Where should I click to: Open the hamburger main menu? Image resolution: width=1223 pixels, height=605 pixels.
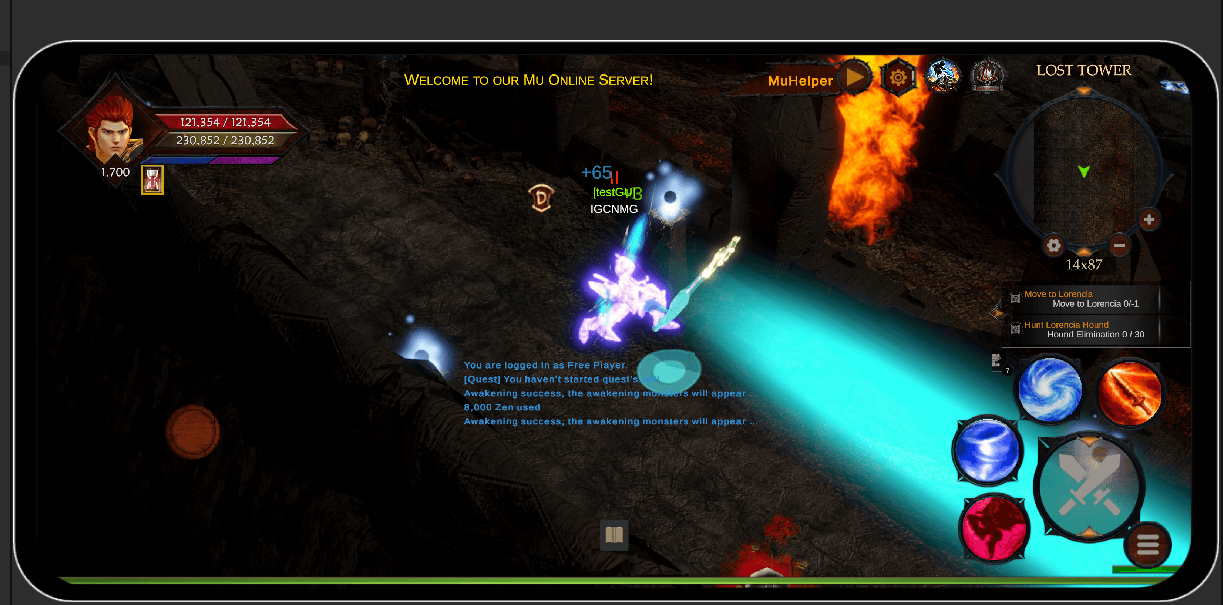pos(1147,545)
